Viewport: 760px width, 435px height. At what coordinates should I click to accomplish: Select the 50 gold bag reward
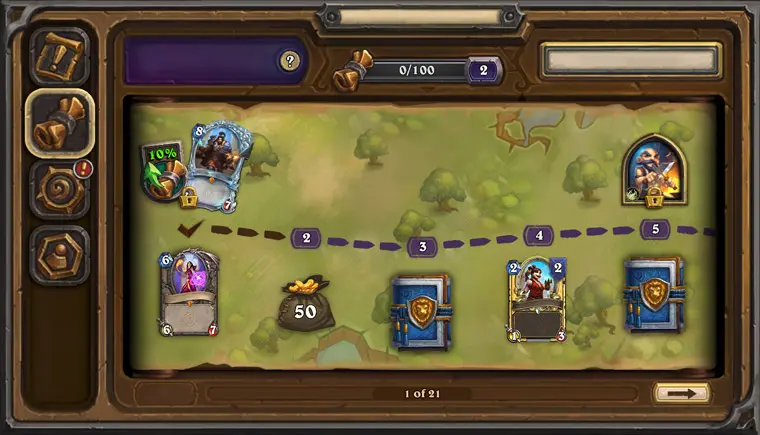pyautogui.click(x=305, y=304)
